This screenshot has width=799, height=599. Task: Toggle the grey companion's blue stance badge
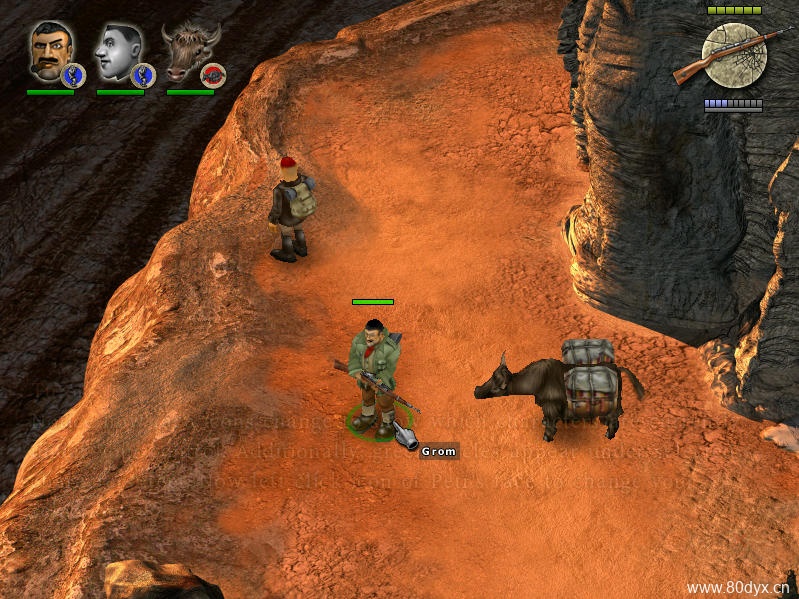point(143,75)
